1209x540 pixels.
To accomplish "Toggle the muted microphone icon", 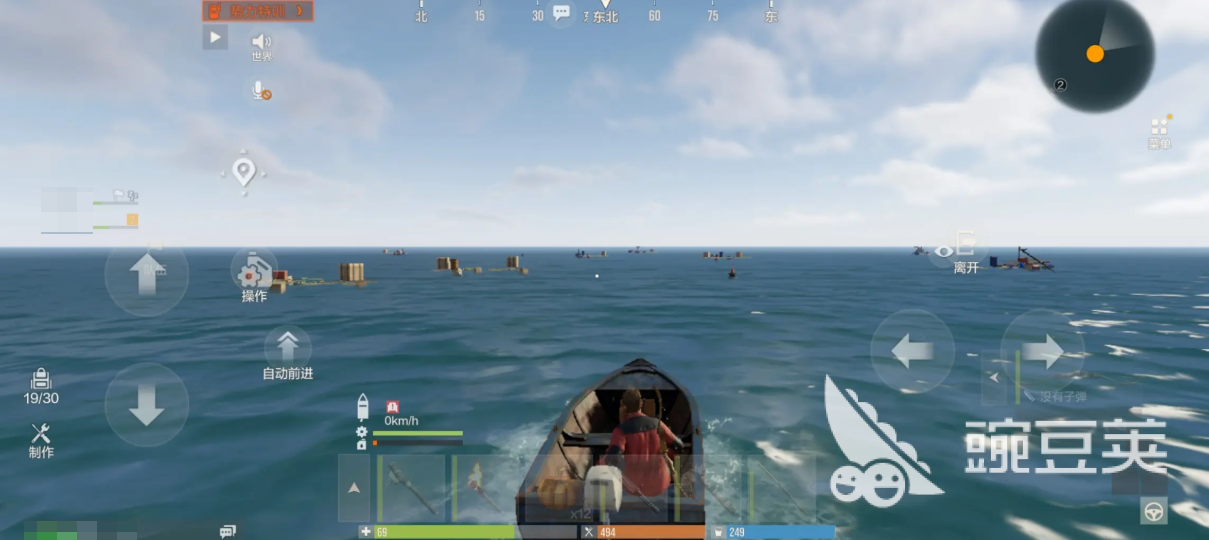I will pos(261,91).
